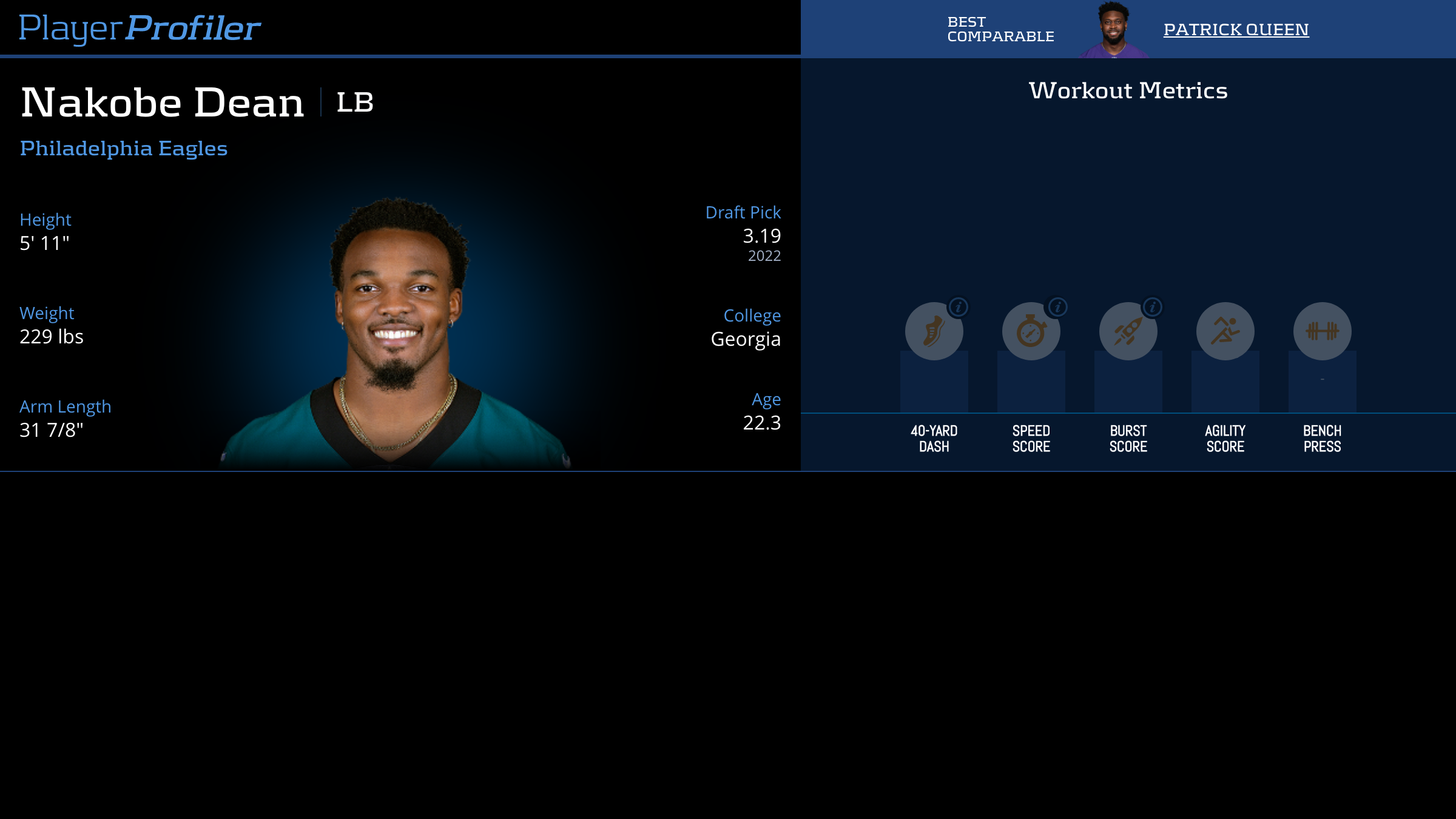This screenshot has width=1456, height=819.
Task: Open the info badge on Burst Score
Action: 1151,308
